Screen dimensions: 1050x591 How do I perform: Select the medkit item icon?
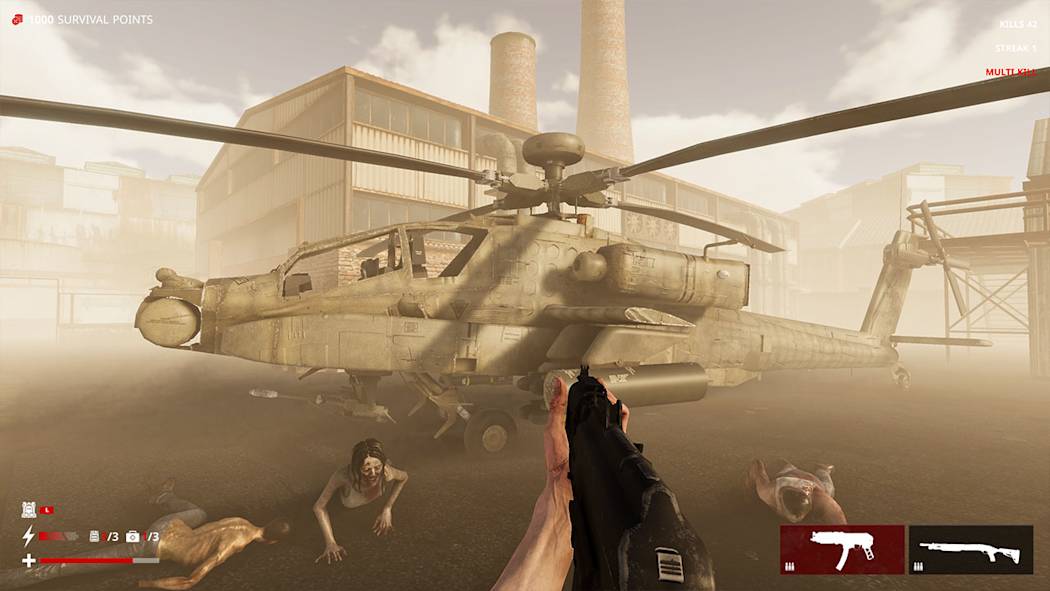pyautogui.click(x=132, y=537)
